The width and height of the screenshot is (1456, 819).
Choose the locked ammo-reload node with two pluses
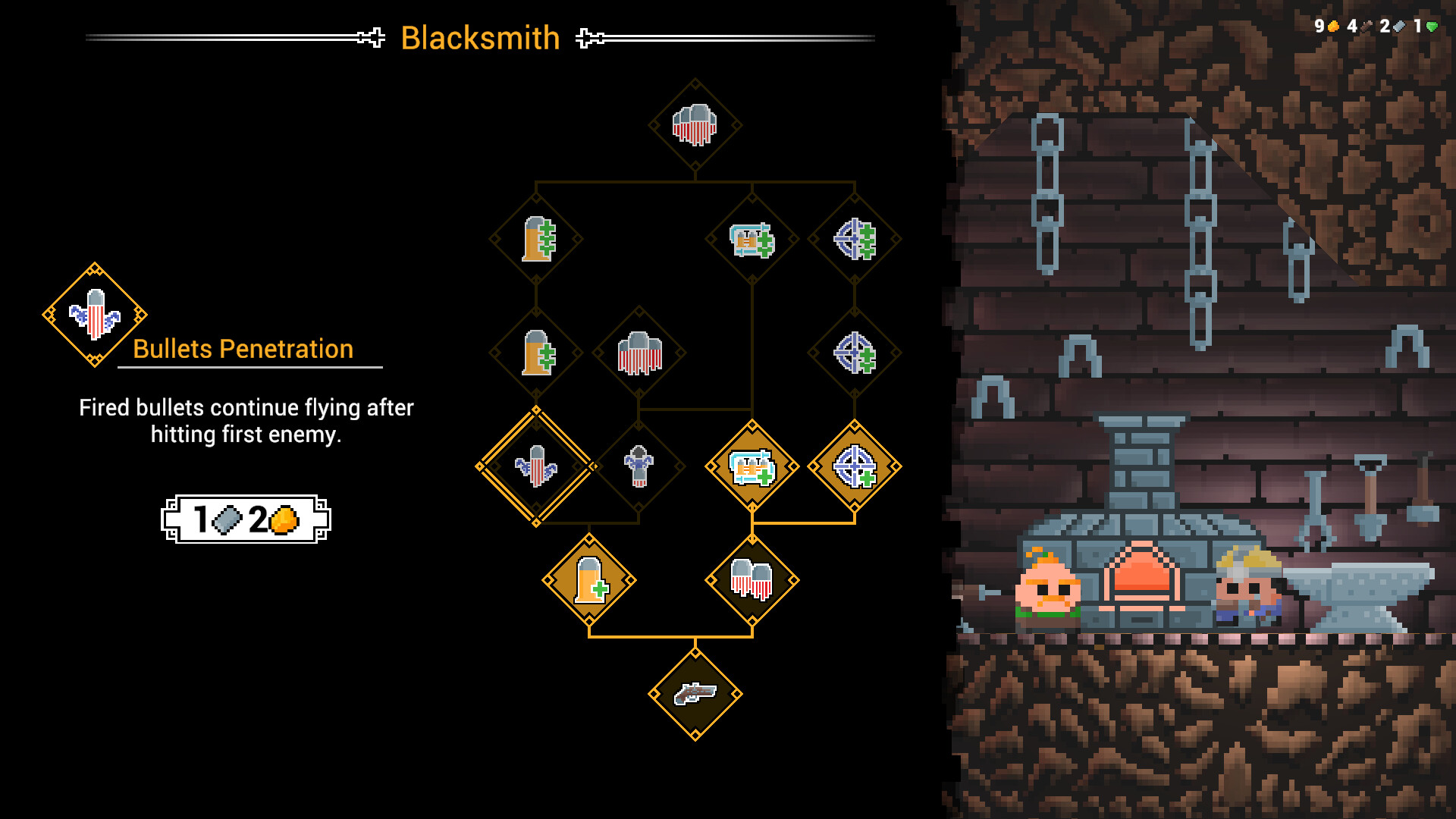(x=752, y=239)
